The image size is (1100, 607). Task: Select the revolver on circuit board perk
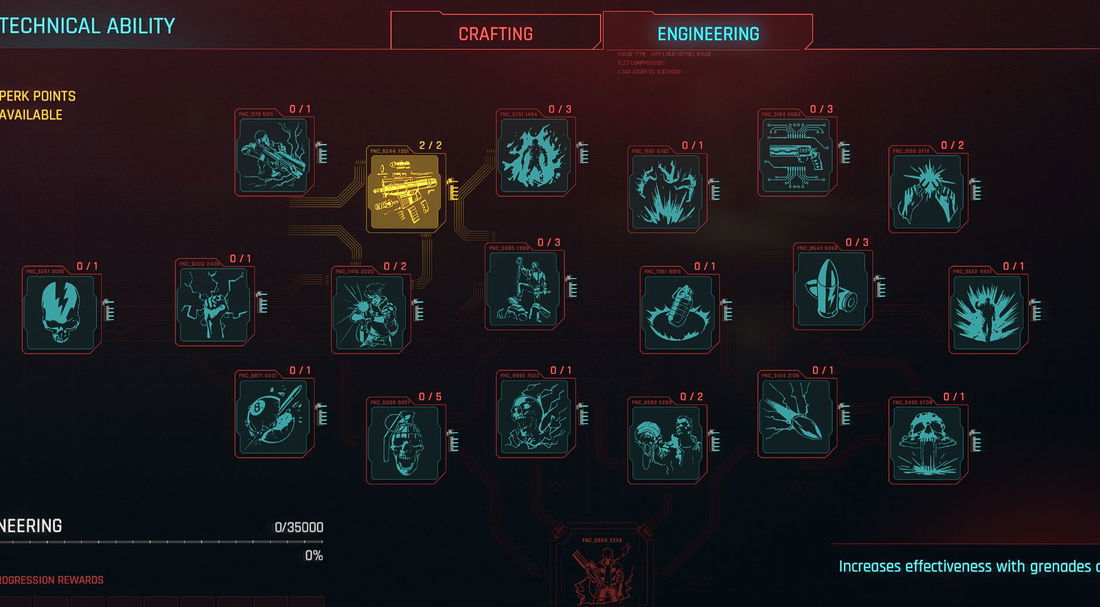pos(798,156)
